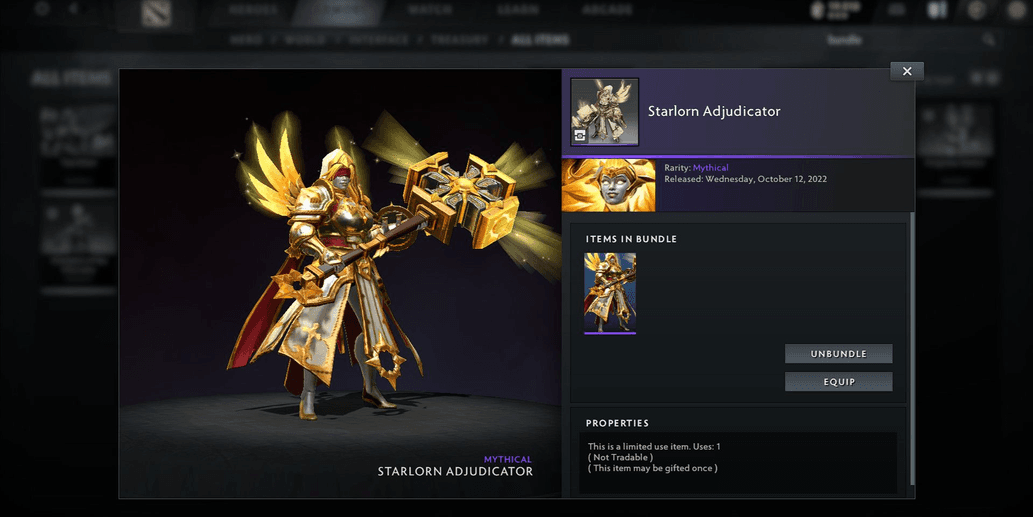The width and height of the screenshot is (1033, 517).
Task: Click the search field containing "bundle"
Action: coord(900,40)
